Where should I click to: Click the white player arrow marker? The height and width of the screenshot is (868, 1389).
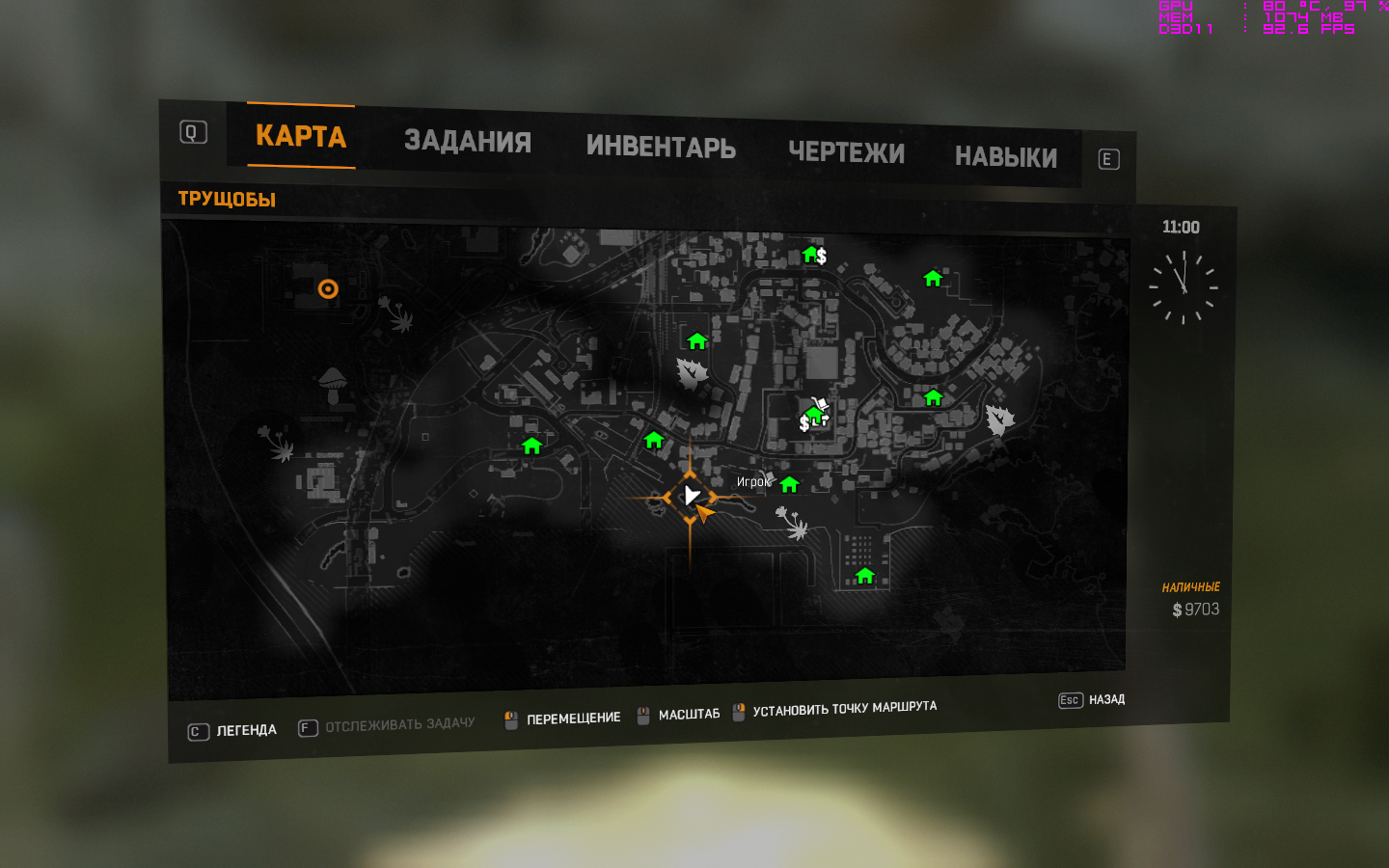coord(691,496)
